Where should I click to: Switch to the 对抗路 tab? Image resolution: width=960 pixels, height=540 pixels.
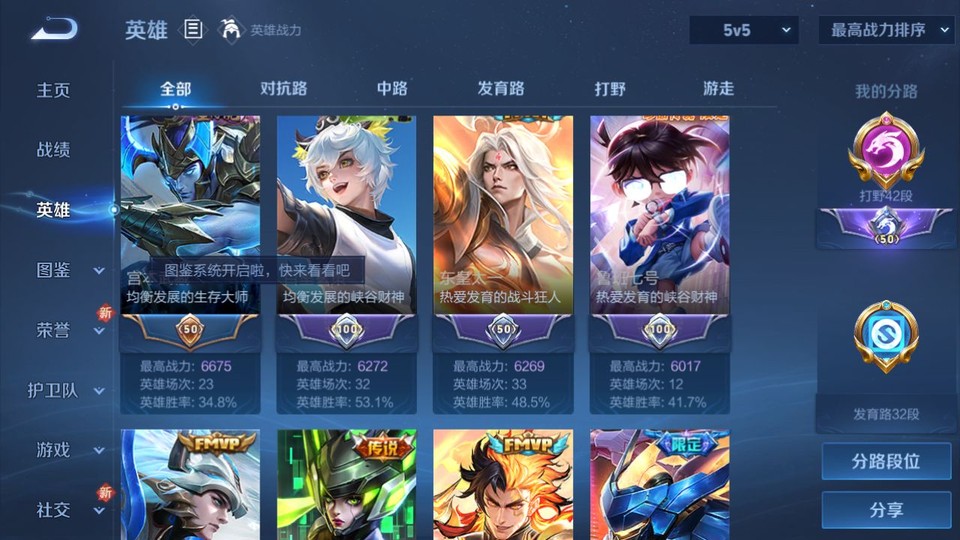coord(283,88)
